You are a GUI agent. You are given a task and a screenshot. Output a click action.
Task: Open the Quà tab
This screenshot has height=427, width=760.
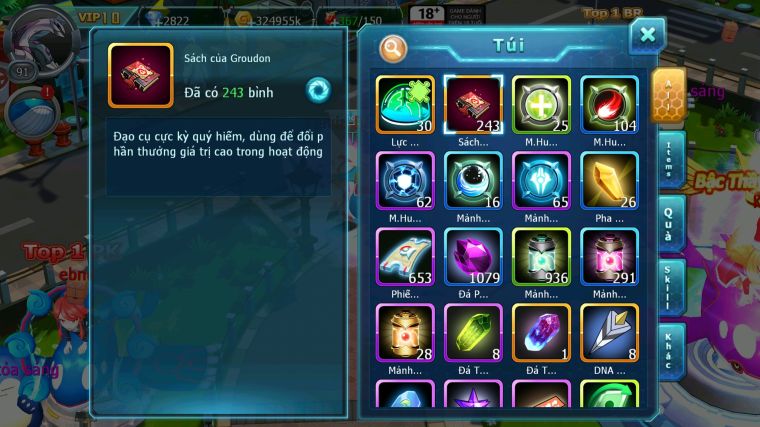pos(668,222)
